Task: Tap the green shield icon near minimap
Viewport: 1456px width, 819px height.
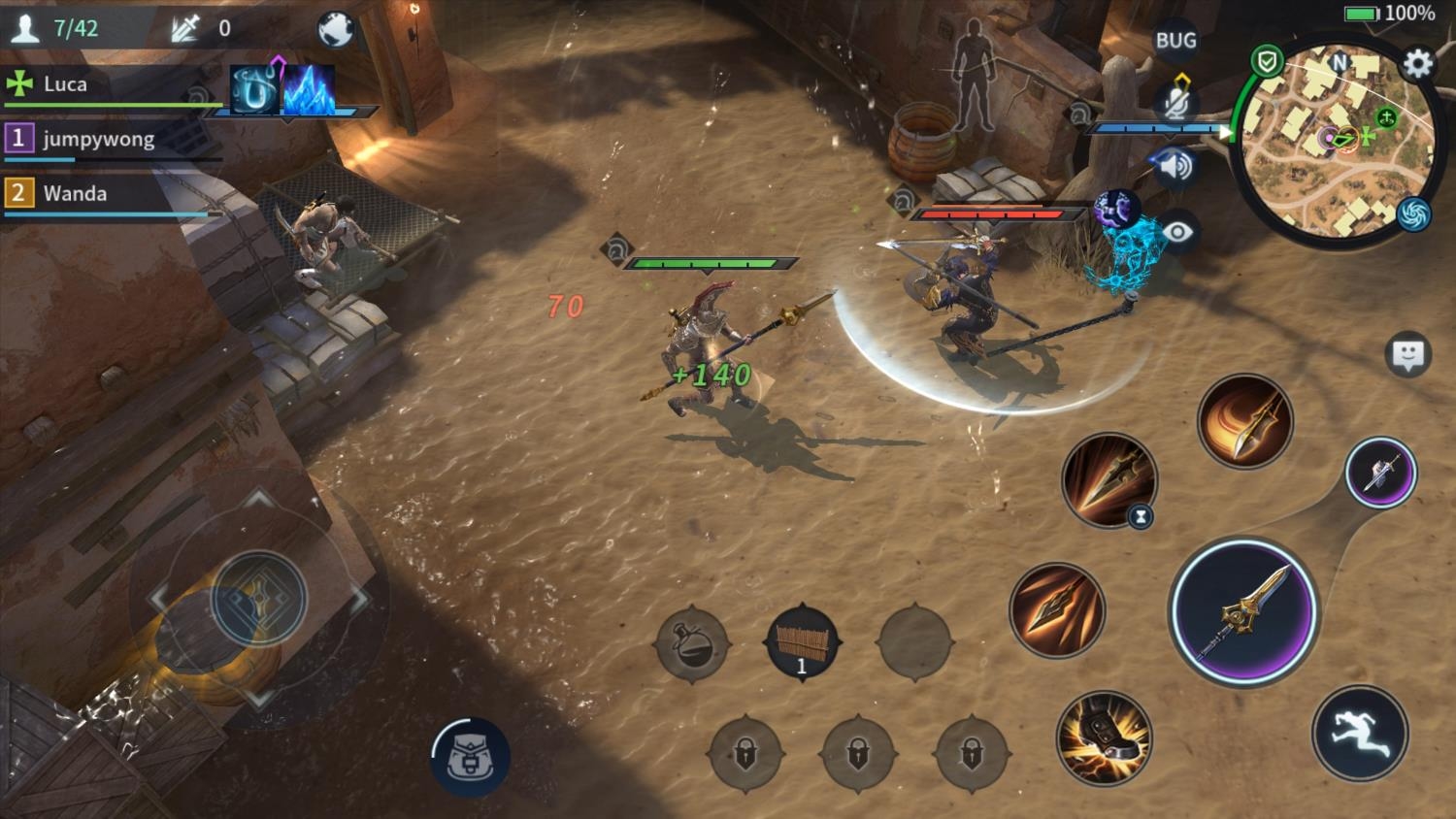Action: (x=1267, y=63)
